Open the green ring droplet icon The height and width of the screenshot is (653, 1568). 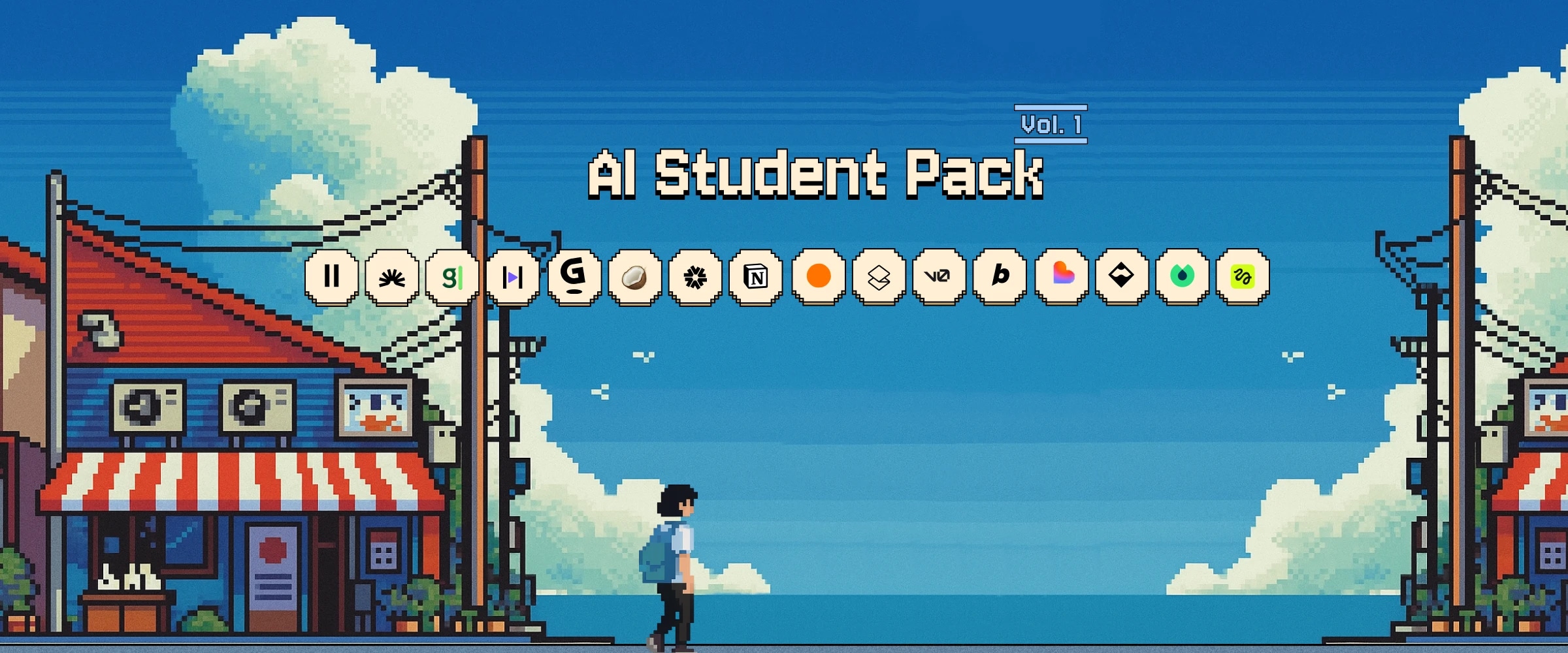1182,276
